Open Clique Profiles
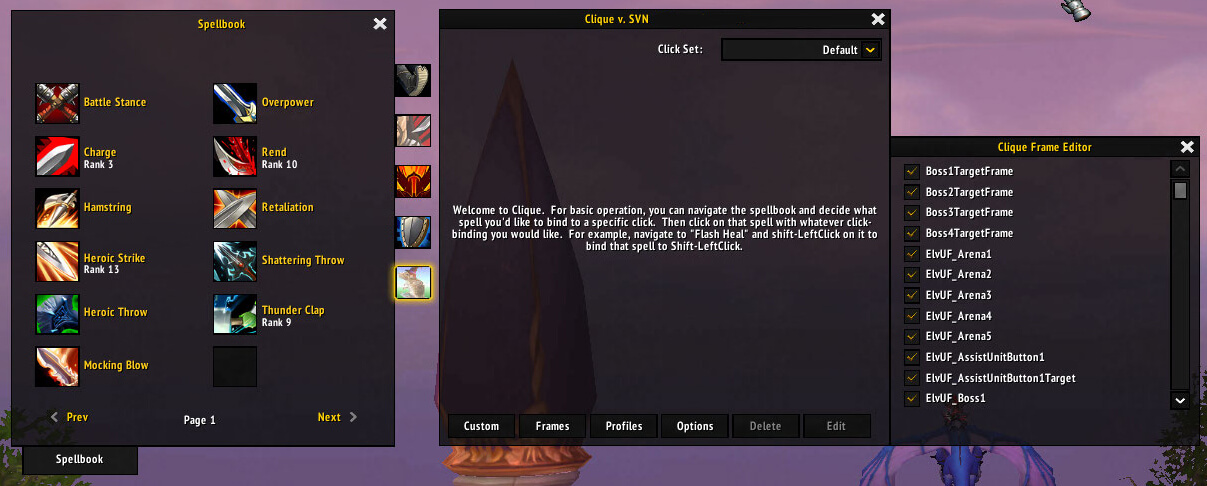This screenshot has width=1207, height=486. click(x=623, y=426)
